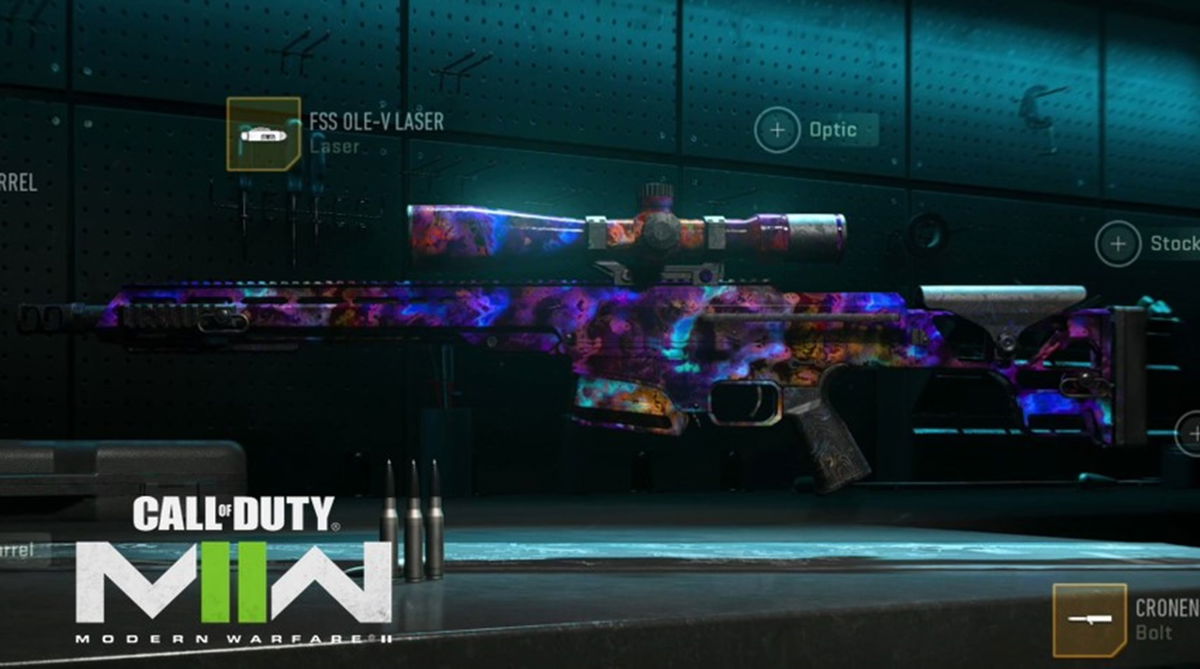
Task: Choose the Cronen Bolt attachment slot
Action: click(x=1089, y=620)
